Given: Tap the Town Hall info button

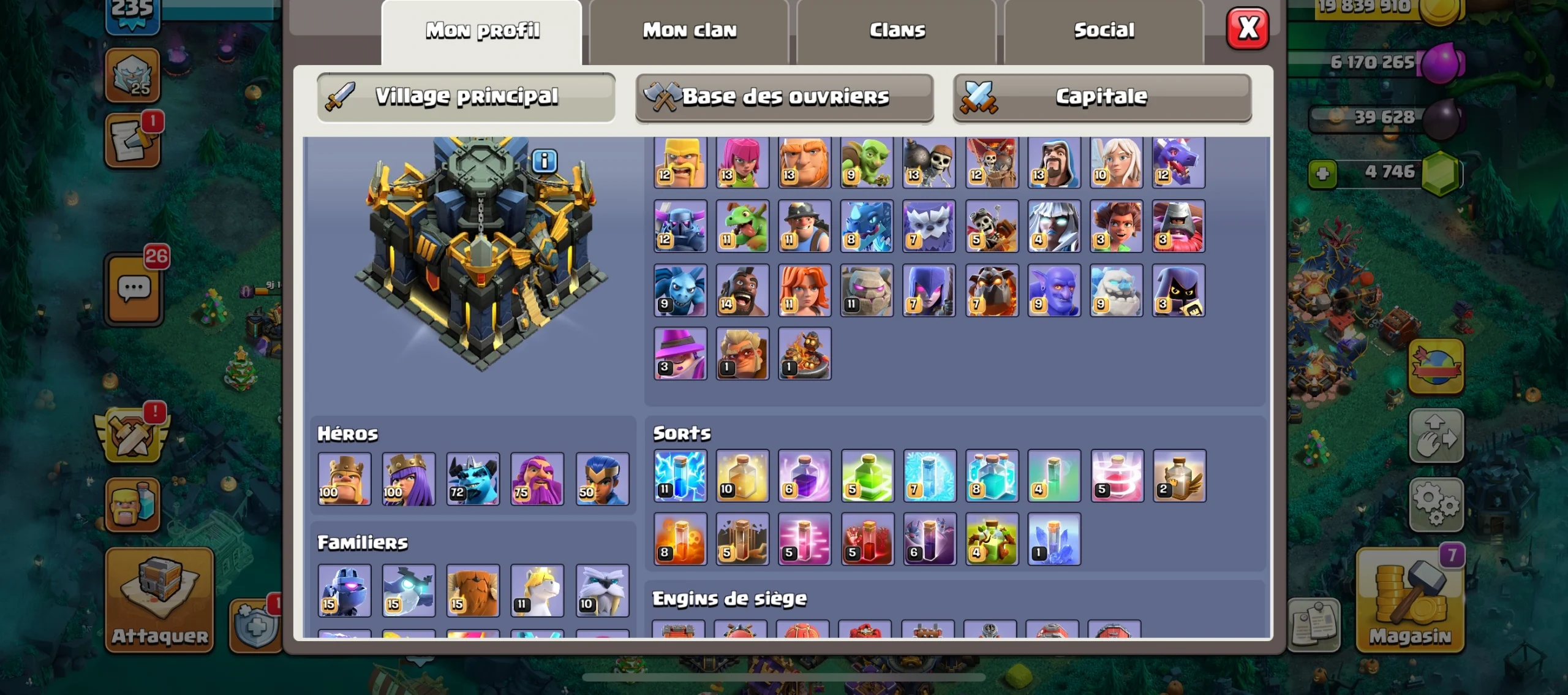Looking at the screenshot, I should click(x=545, y=161).
